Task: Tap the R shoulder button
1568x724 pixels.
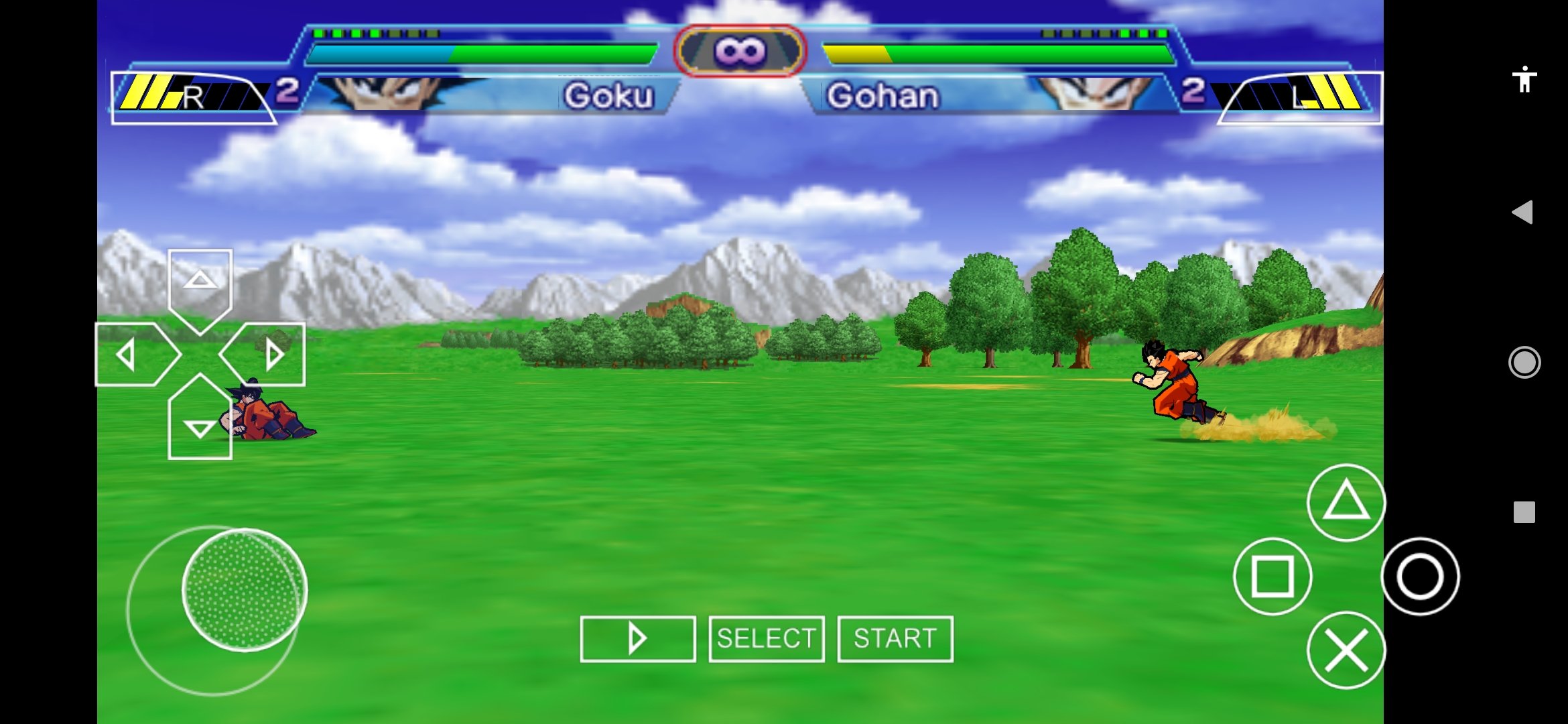Action: tap(193, 98)
